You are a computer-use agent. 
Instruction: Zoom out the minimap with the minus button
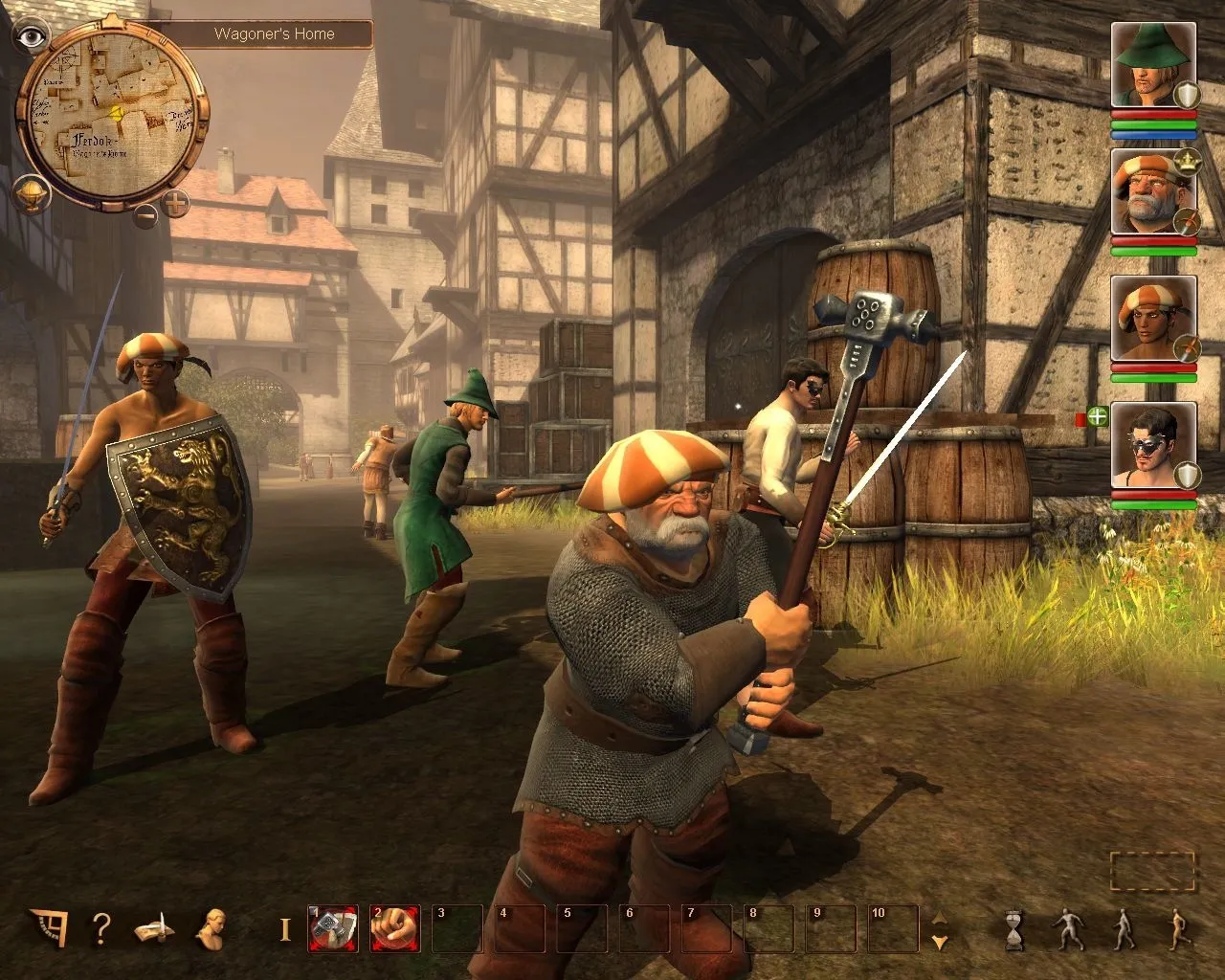tap(145, 214)
